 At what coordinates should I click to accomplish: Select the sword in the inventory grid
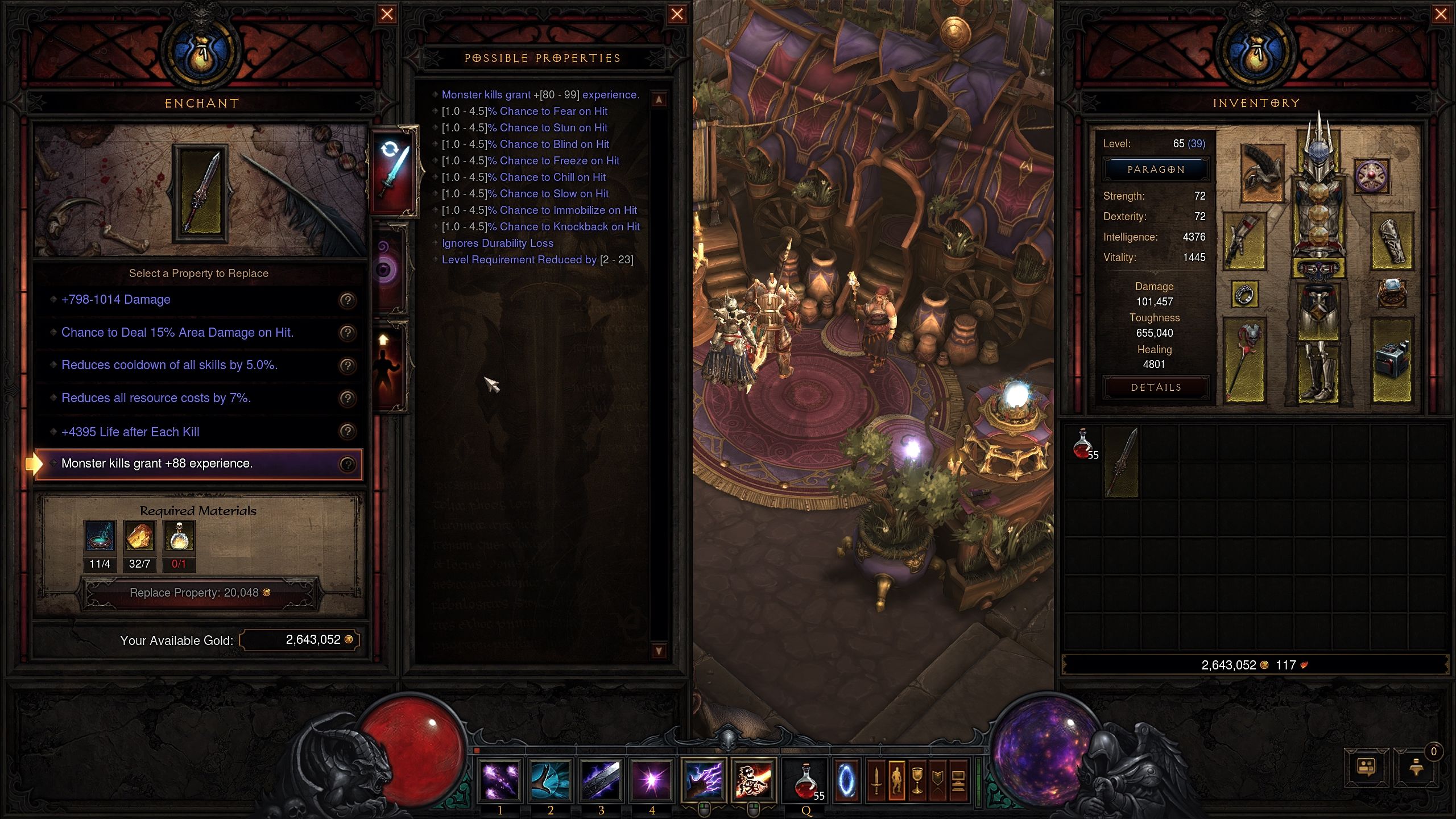click(x=1122, y=462)
